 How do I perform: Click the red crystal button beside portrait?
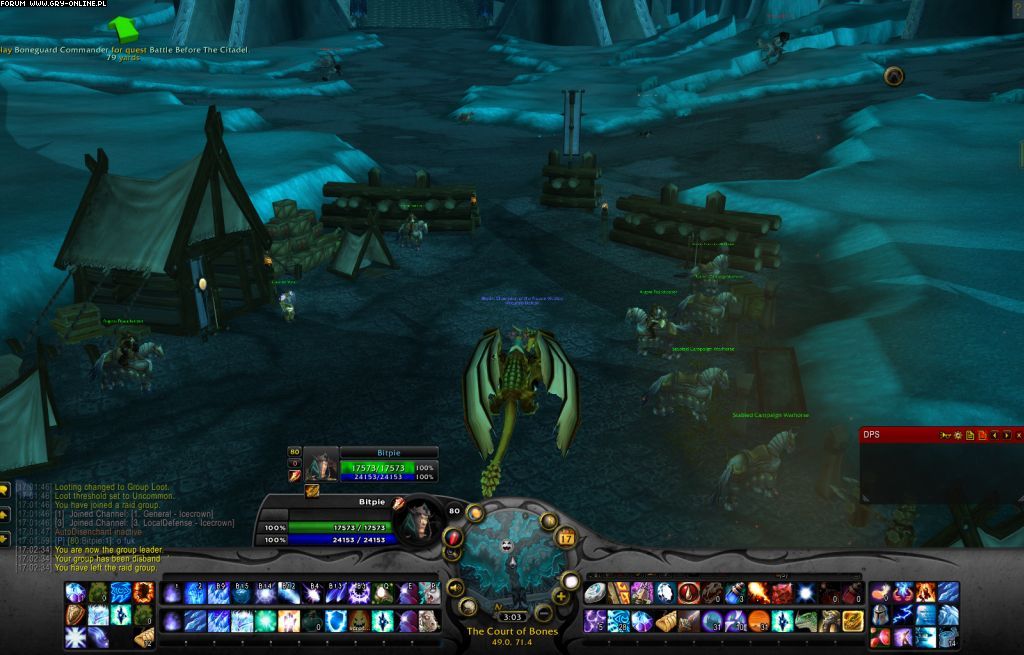pos(454,537)
